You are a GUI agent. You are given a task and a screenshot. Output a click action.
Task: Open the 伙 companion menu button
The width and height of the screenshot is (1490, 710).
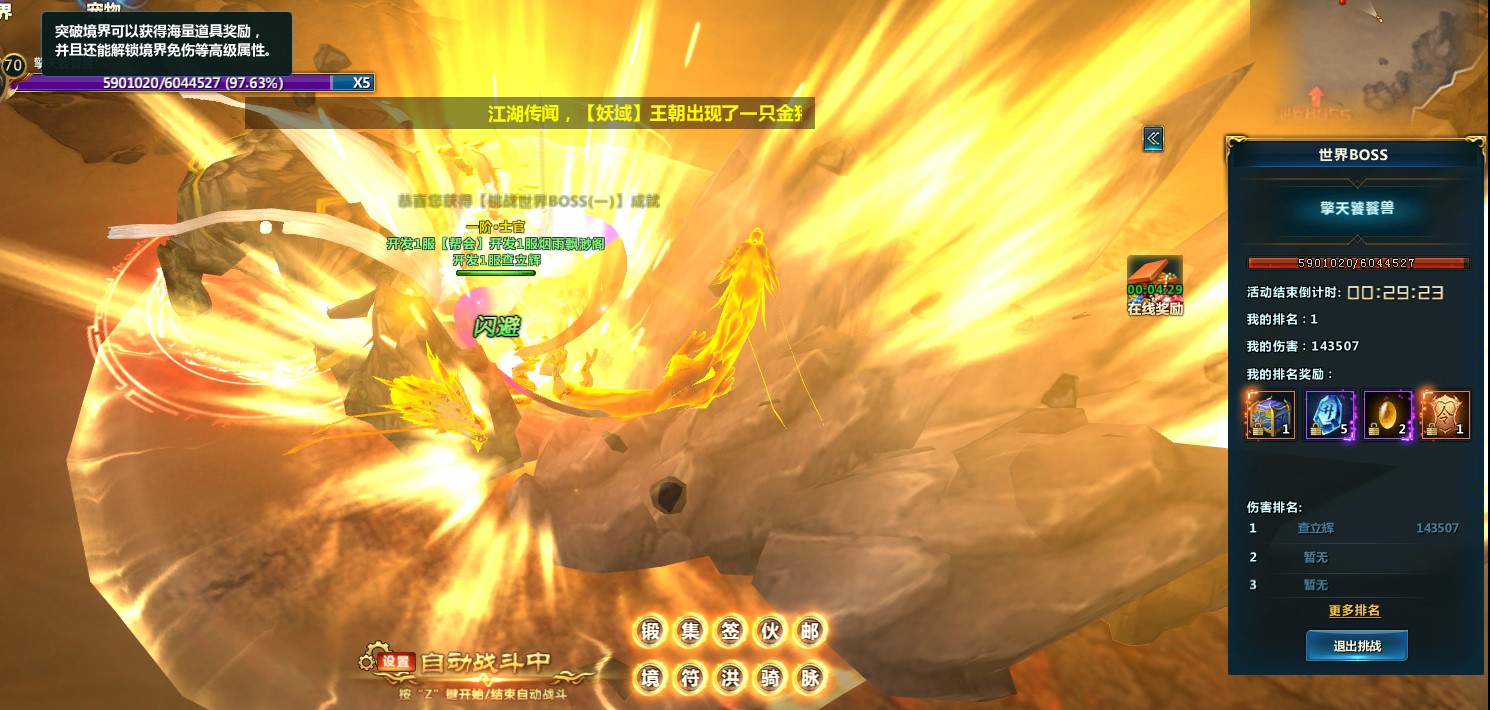pos(770,631)
